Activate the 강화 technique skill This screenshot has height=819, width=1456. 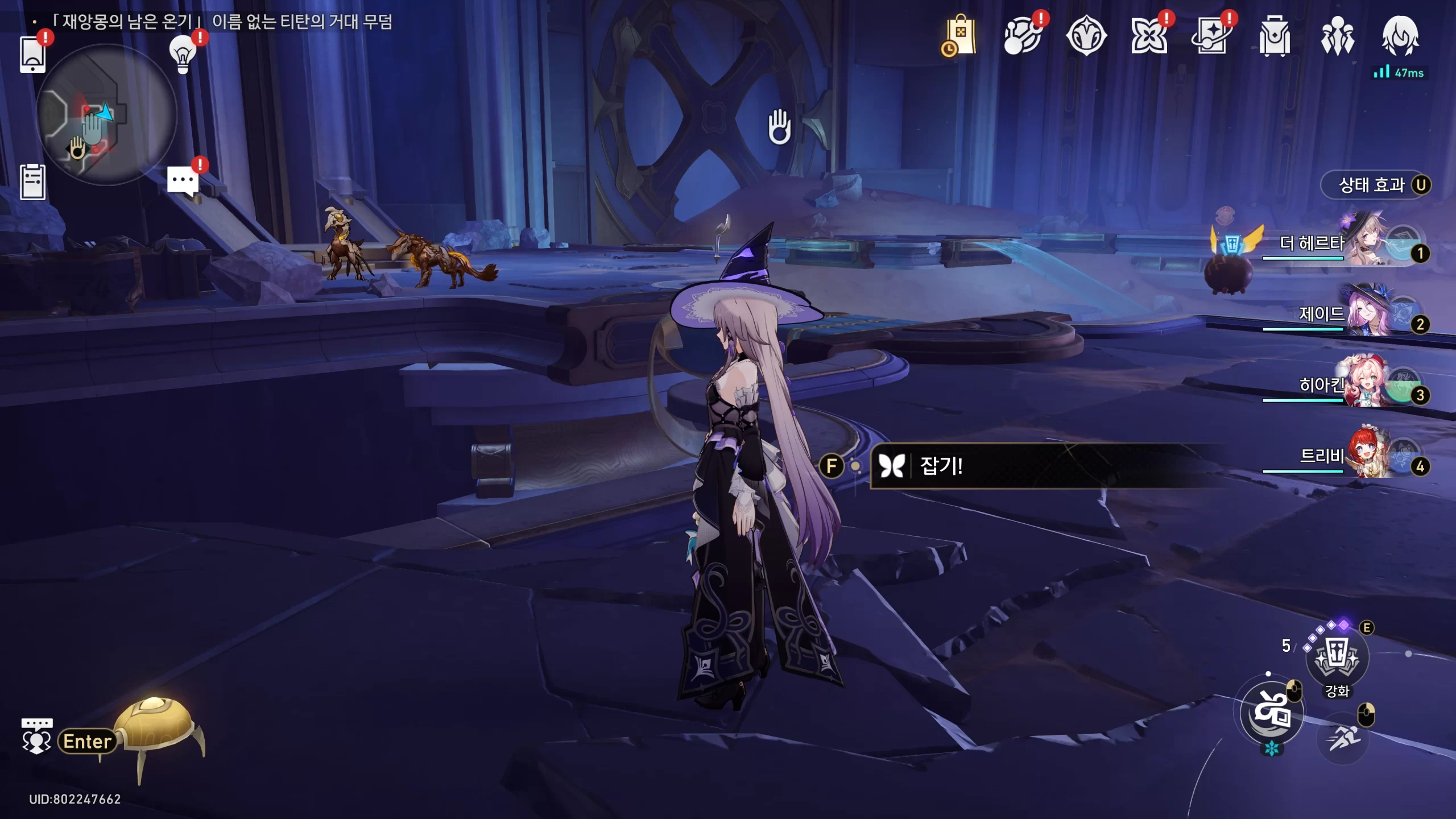(1337, 658)
